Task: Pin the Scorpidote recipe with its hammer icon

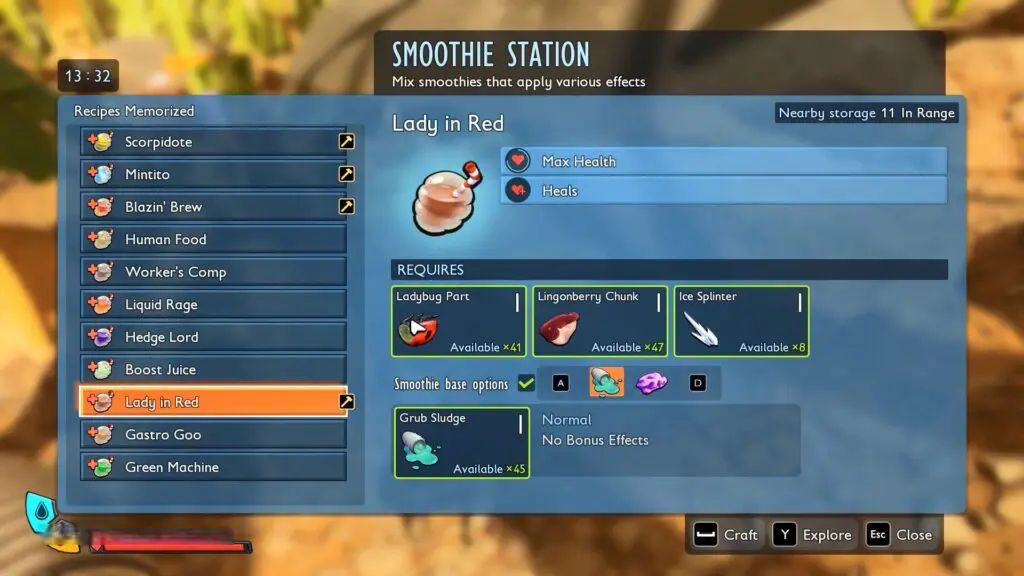Action: (346, 142)
